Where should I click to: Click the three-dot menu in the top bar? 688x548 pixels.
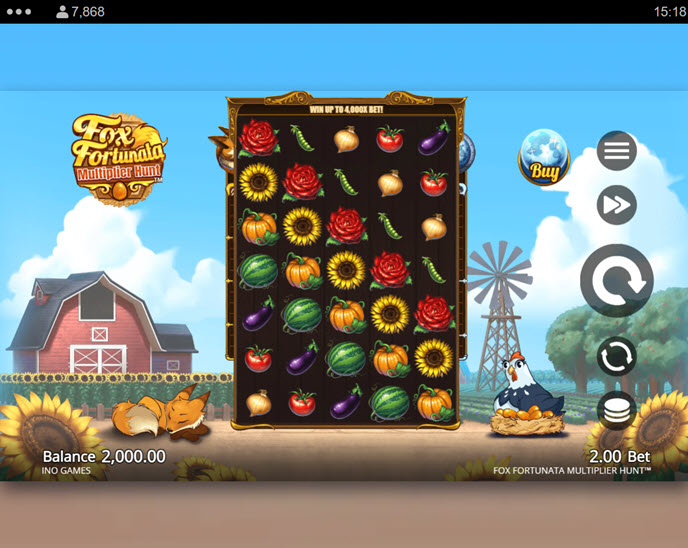coord(19,12)
